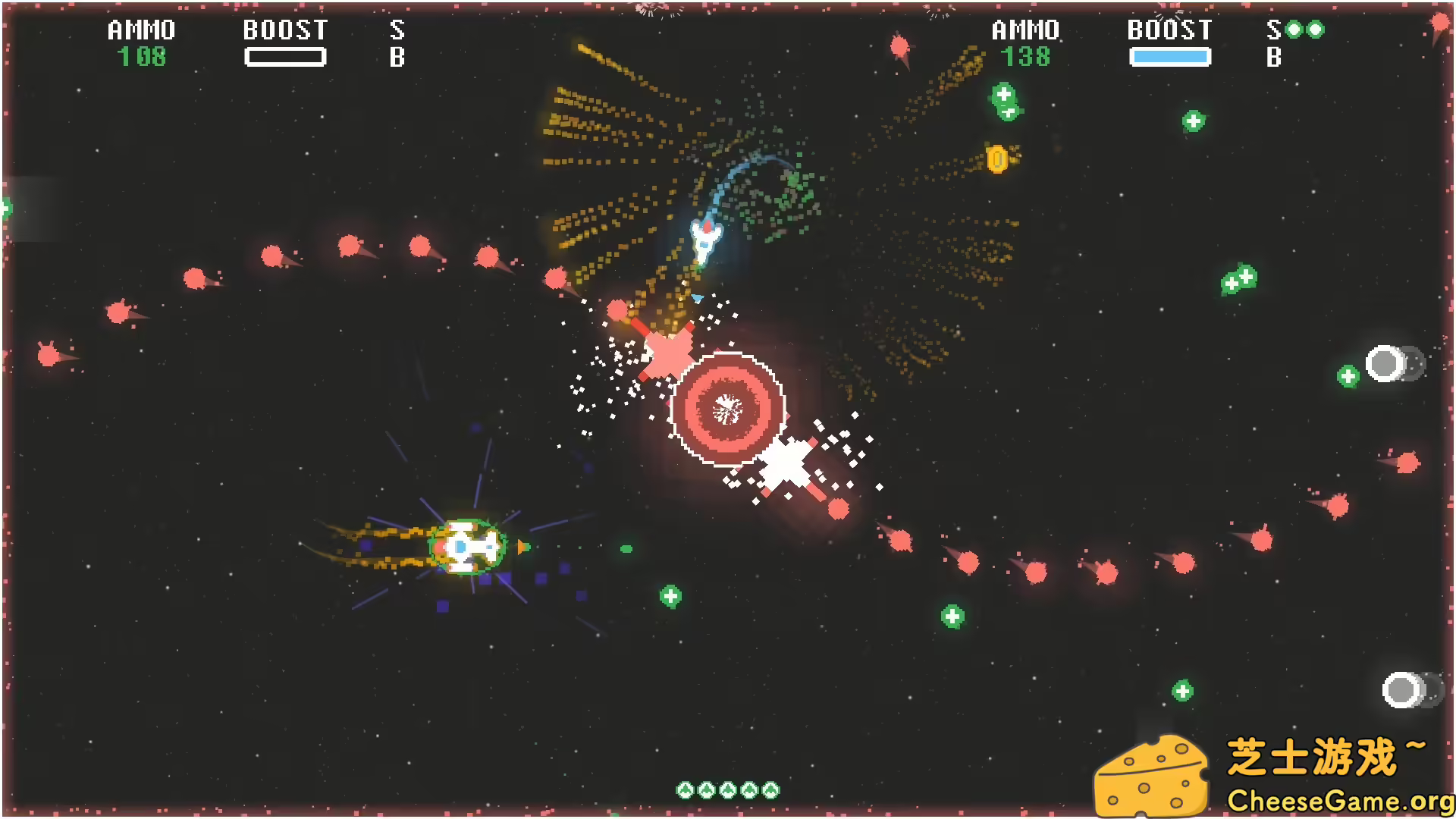Click the left AMMO label
Screen dimensions: 1456x819
coord(140,30)
